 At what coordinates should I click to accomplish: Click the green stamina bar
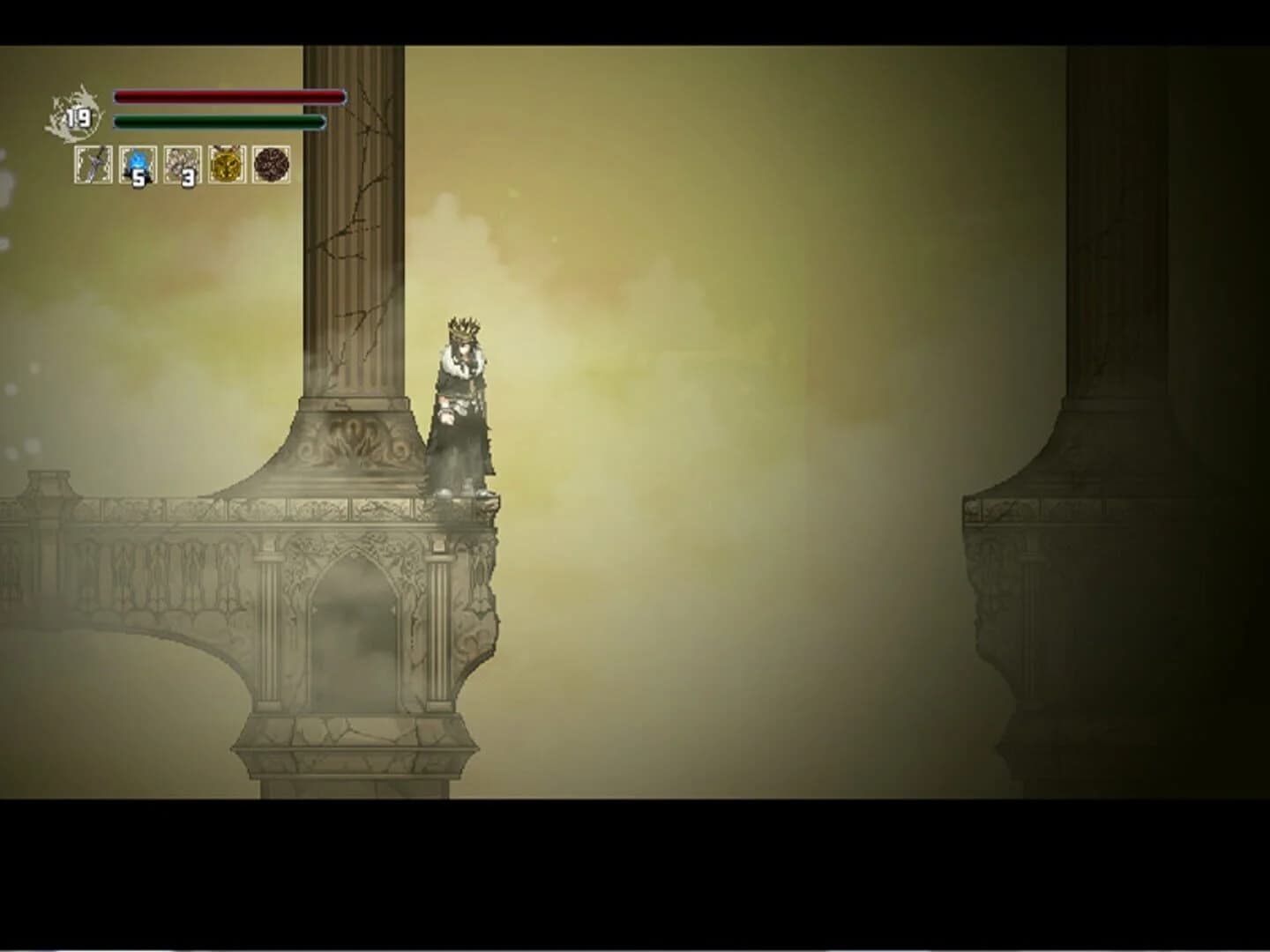pos(219,122)
